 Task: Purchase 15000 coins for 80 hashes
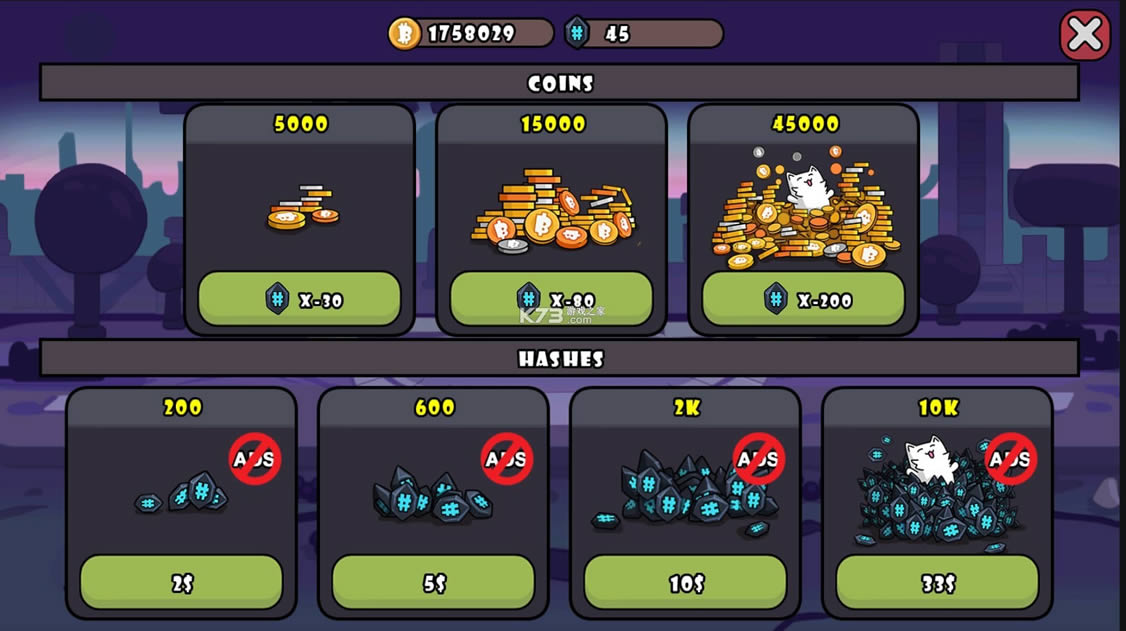[x=551, y=299]
